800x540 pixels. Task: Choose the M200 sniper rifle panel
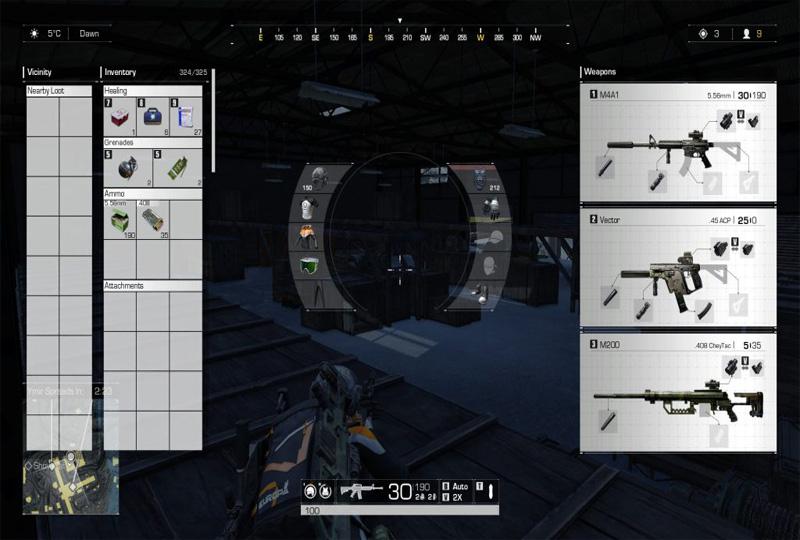(x=680, y=393)
